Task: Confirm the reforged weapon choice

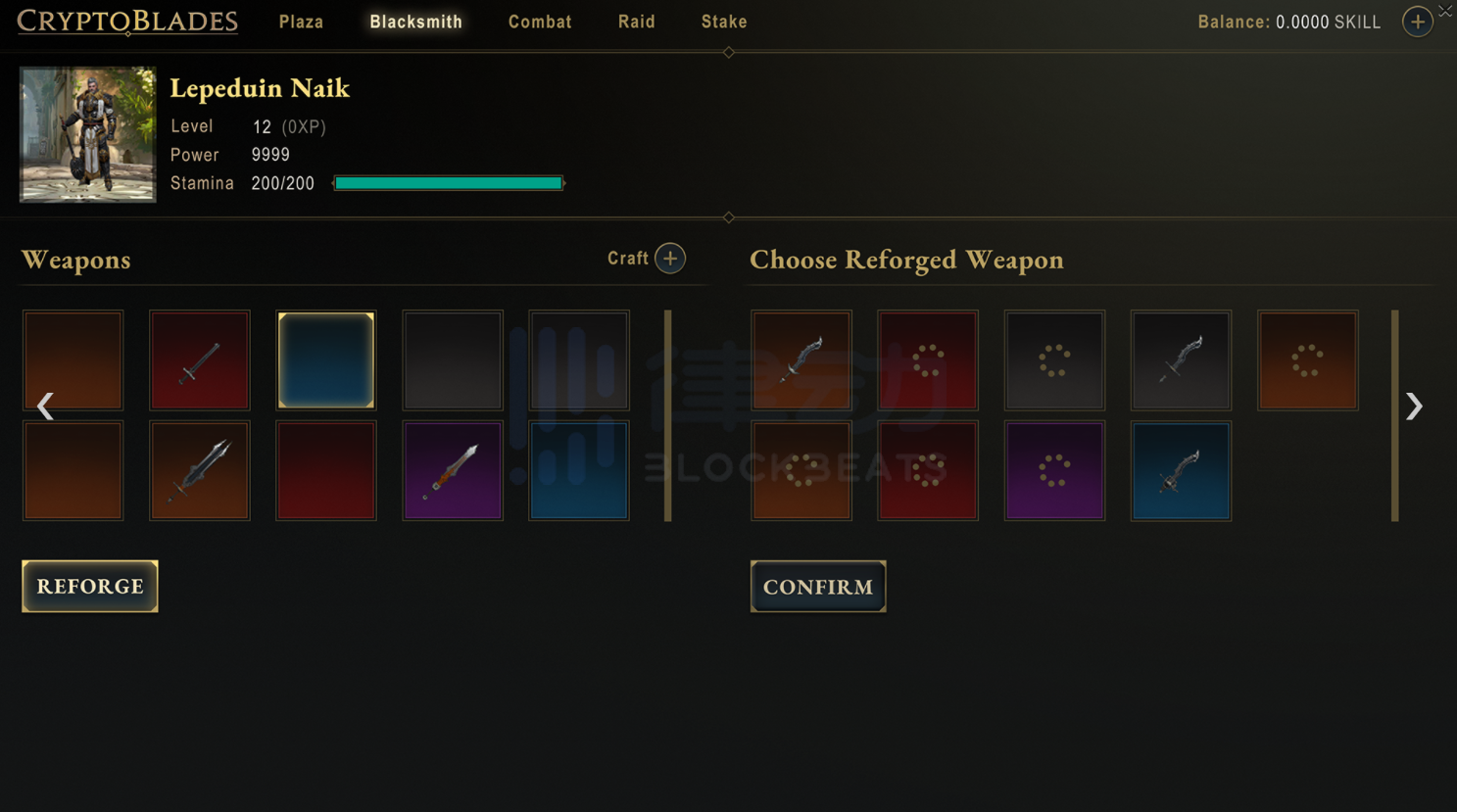Action: pos(818,586)
